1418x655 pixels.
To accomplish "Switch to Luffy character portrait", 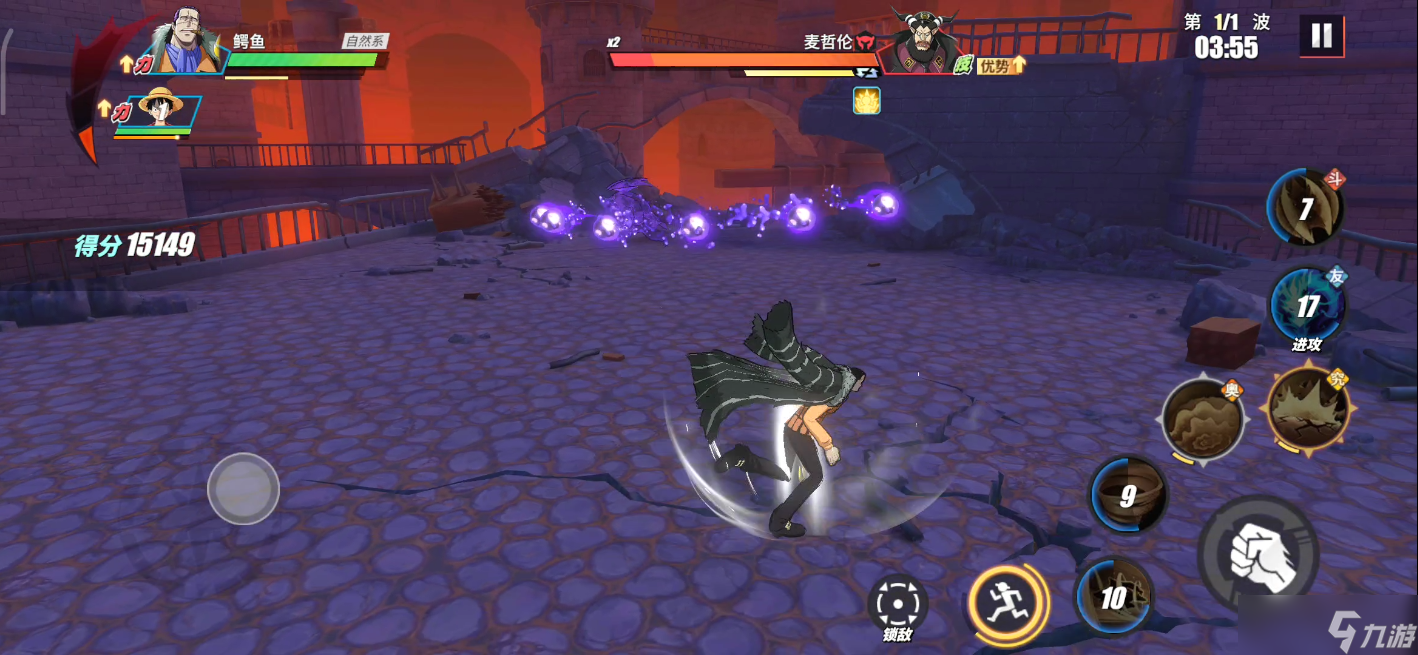I will [x=161, y=111].
